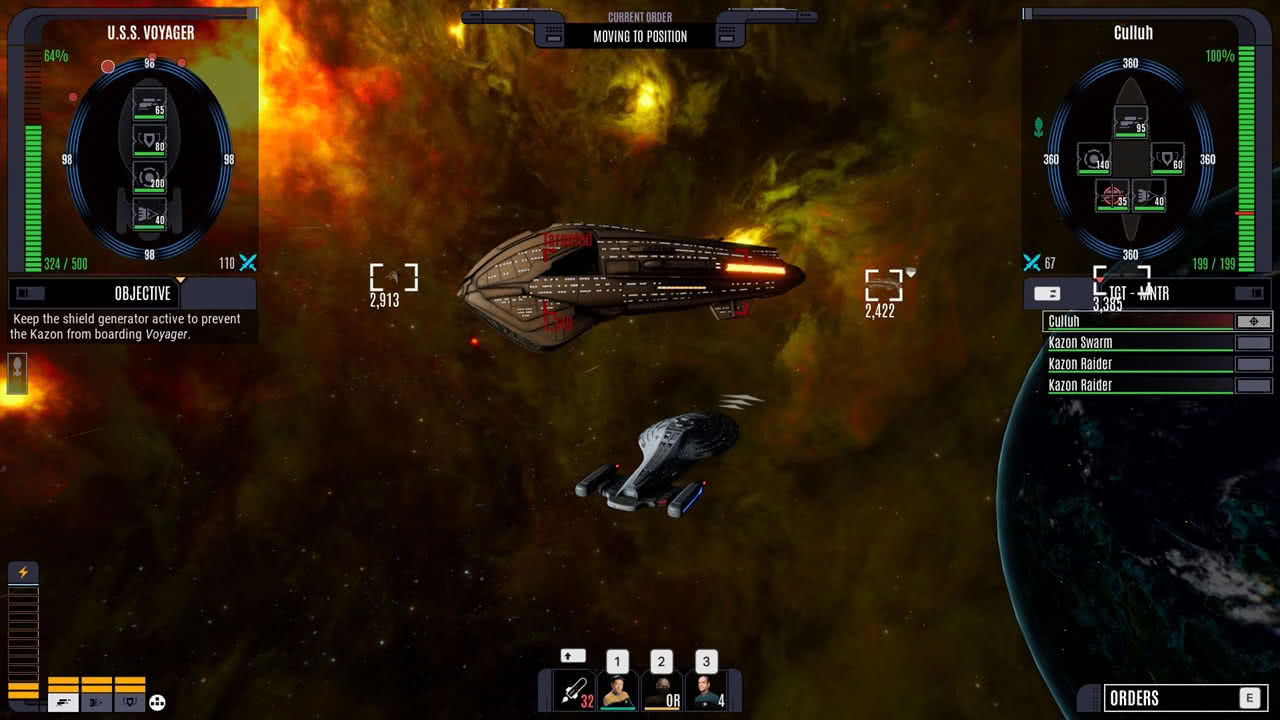Viewport: 1280px width, 720px height.
Task: Select the shields power allocation button
Action: point(130,702)
